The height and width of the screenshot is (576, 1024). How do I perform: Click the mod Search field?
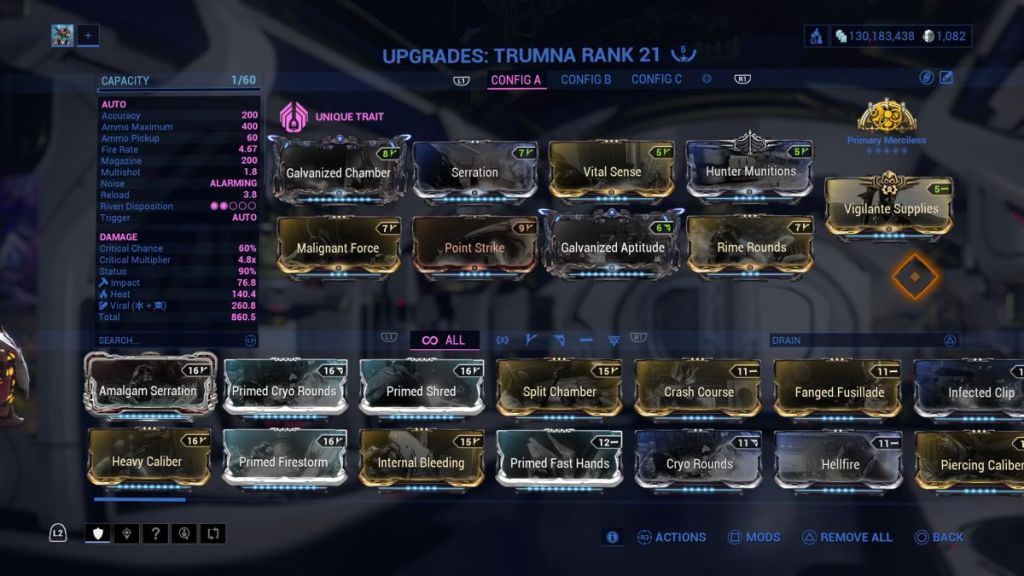pyautogui.click(x=170, y=340)
